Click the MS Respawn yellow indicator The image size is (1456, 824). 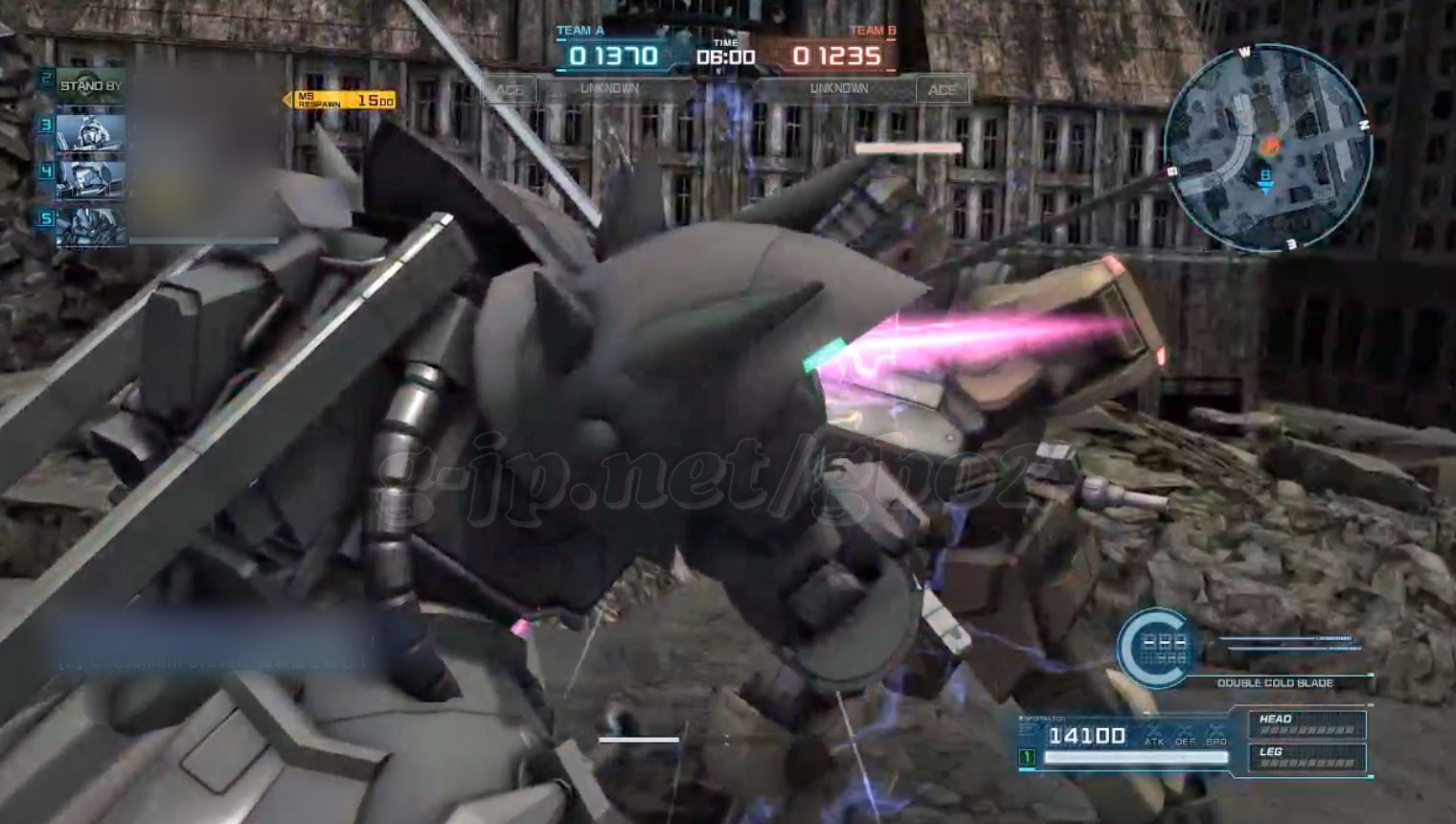(343, 100)
